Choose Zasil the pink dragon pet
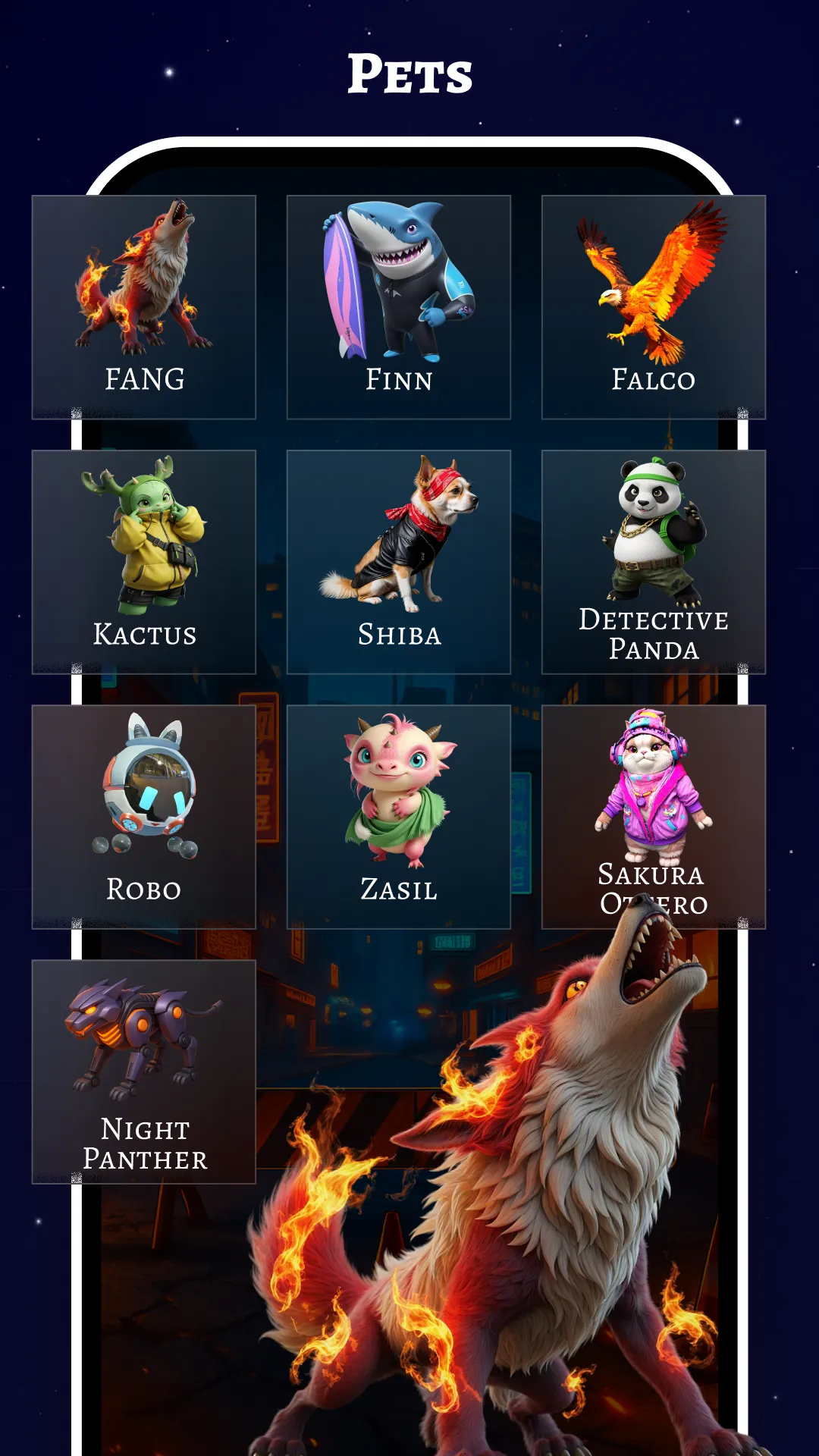819x1456 pixels. [399, 817]
